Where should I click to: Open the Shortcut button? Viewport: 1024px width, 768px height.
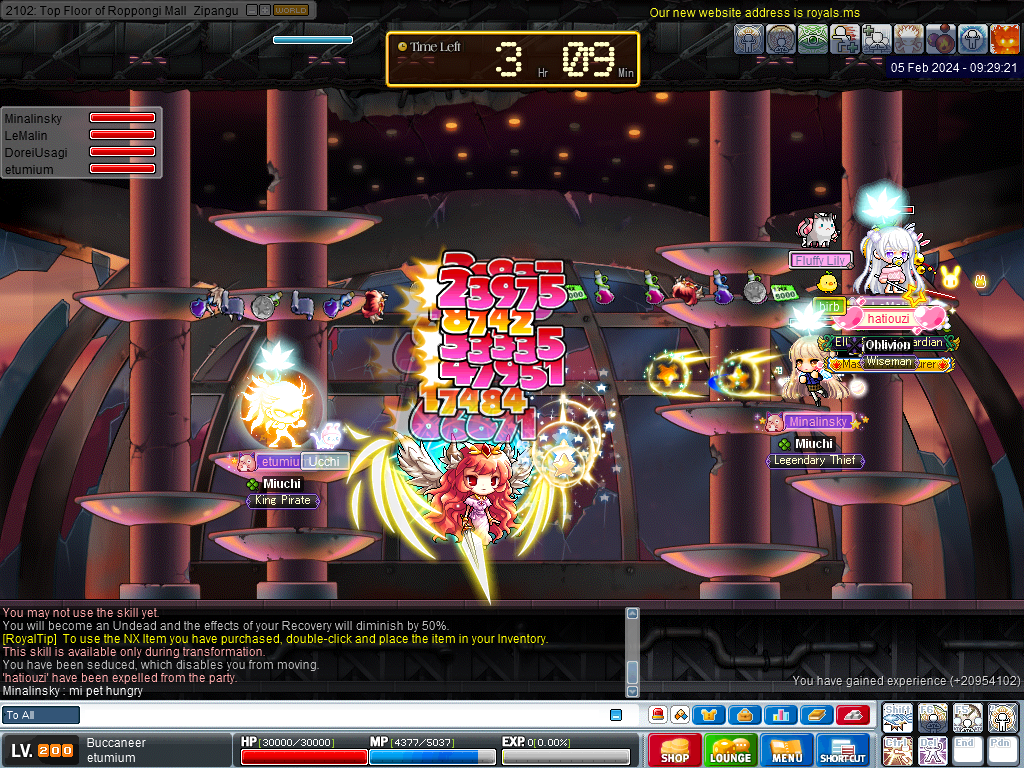coord(843,751)
